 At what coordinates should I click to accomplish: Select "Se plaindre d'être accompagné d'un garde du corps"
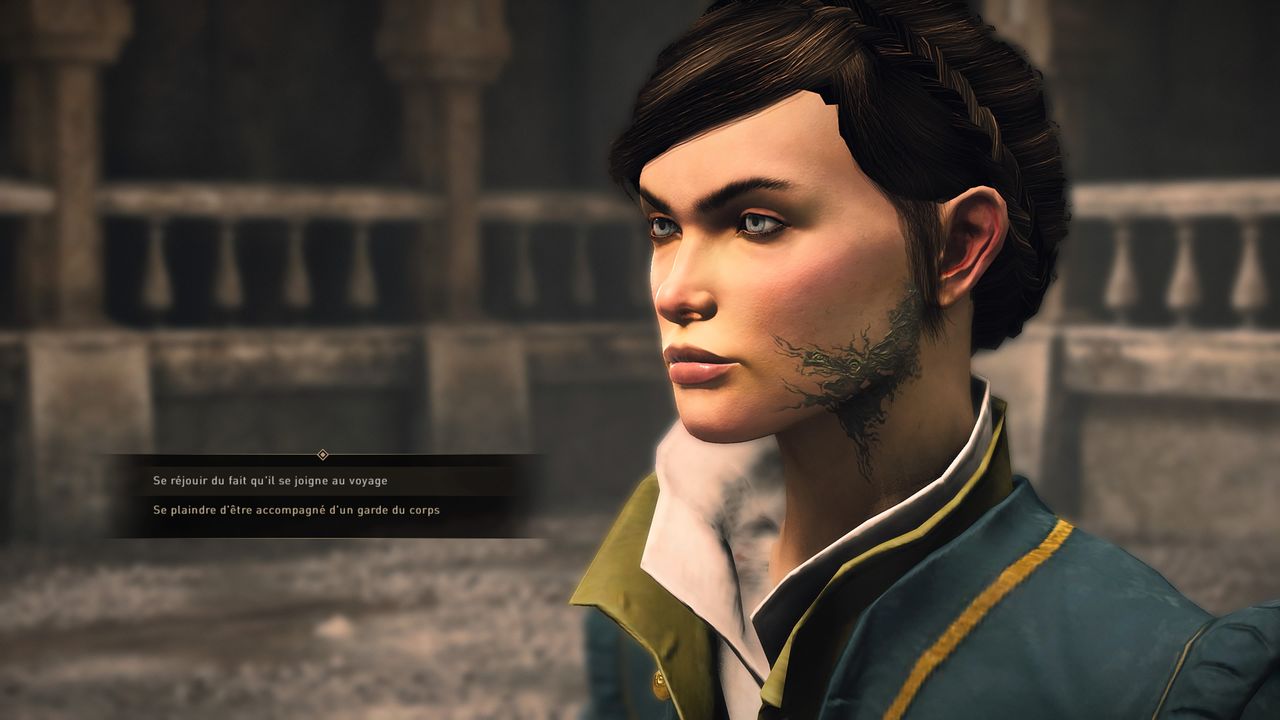pos(296,510)
